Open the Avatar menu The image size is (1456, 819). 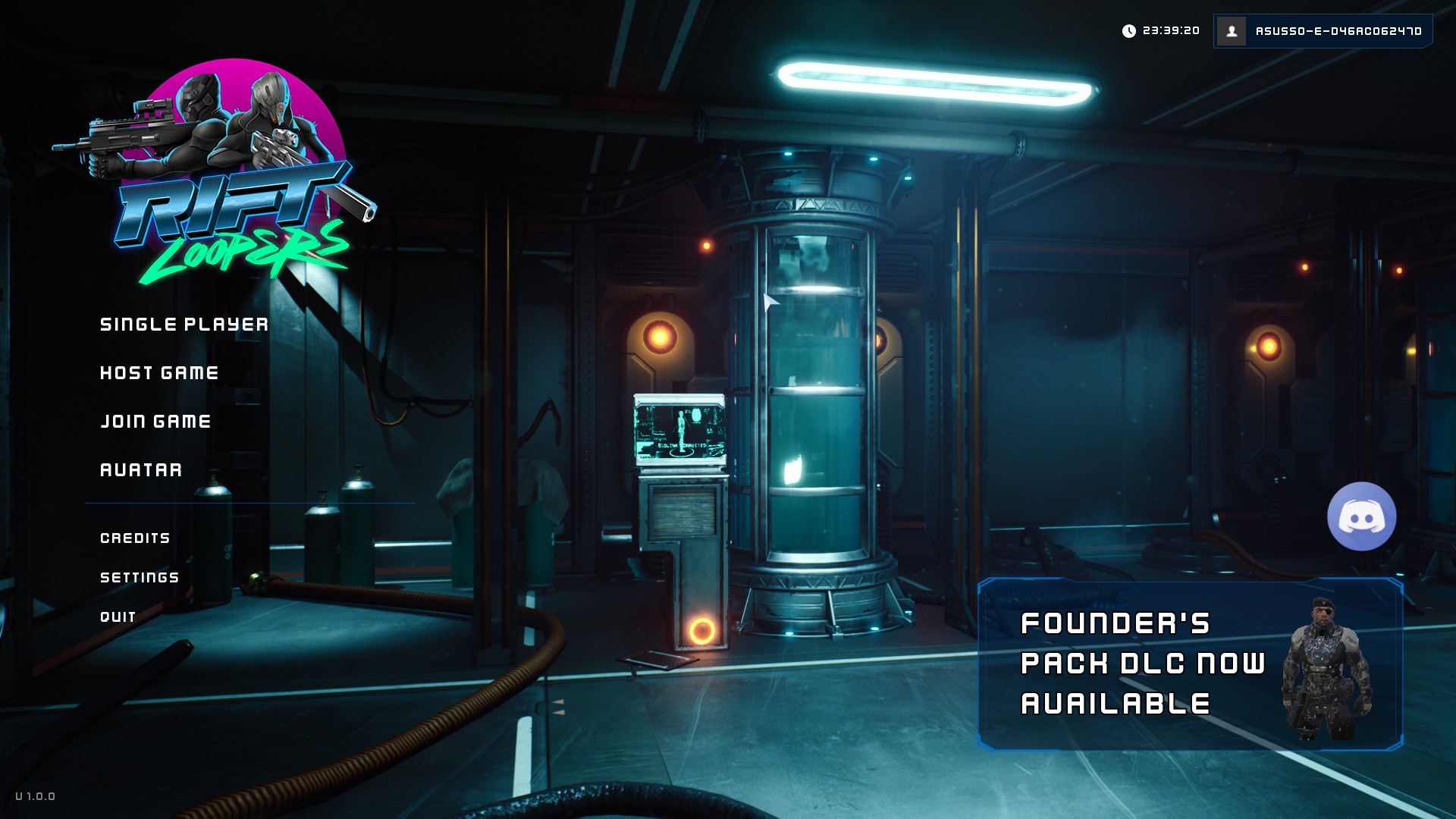(141, 470)
